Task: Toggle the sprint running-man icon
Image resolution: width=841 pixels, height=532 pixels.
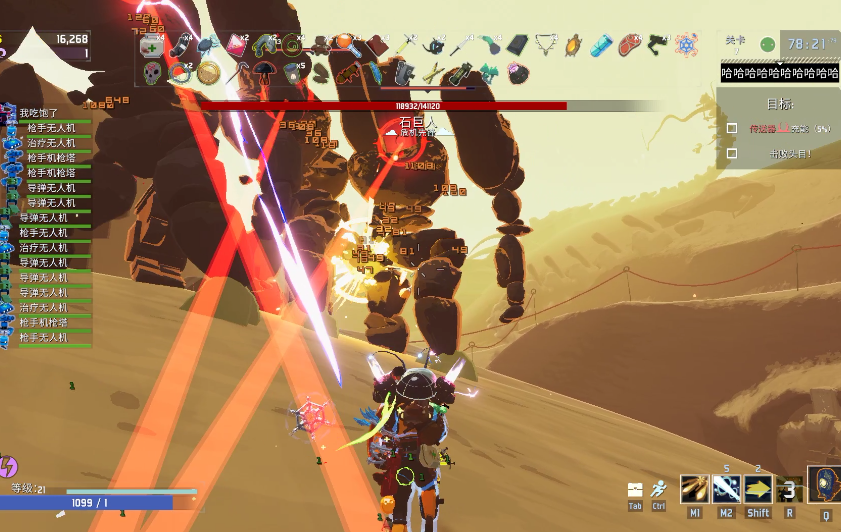Action: (x=658, y=490)
